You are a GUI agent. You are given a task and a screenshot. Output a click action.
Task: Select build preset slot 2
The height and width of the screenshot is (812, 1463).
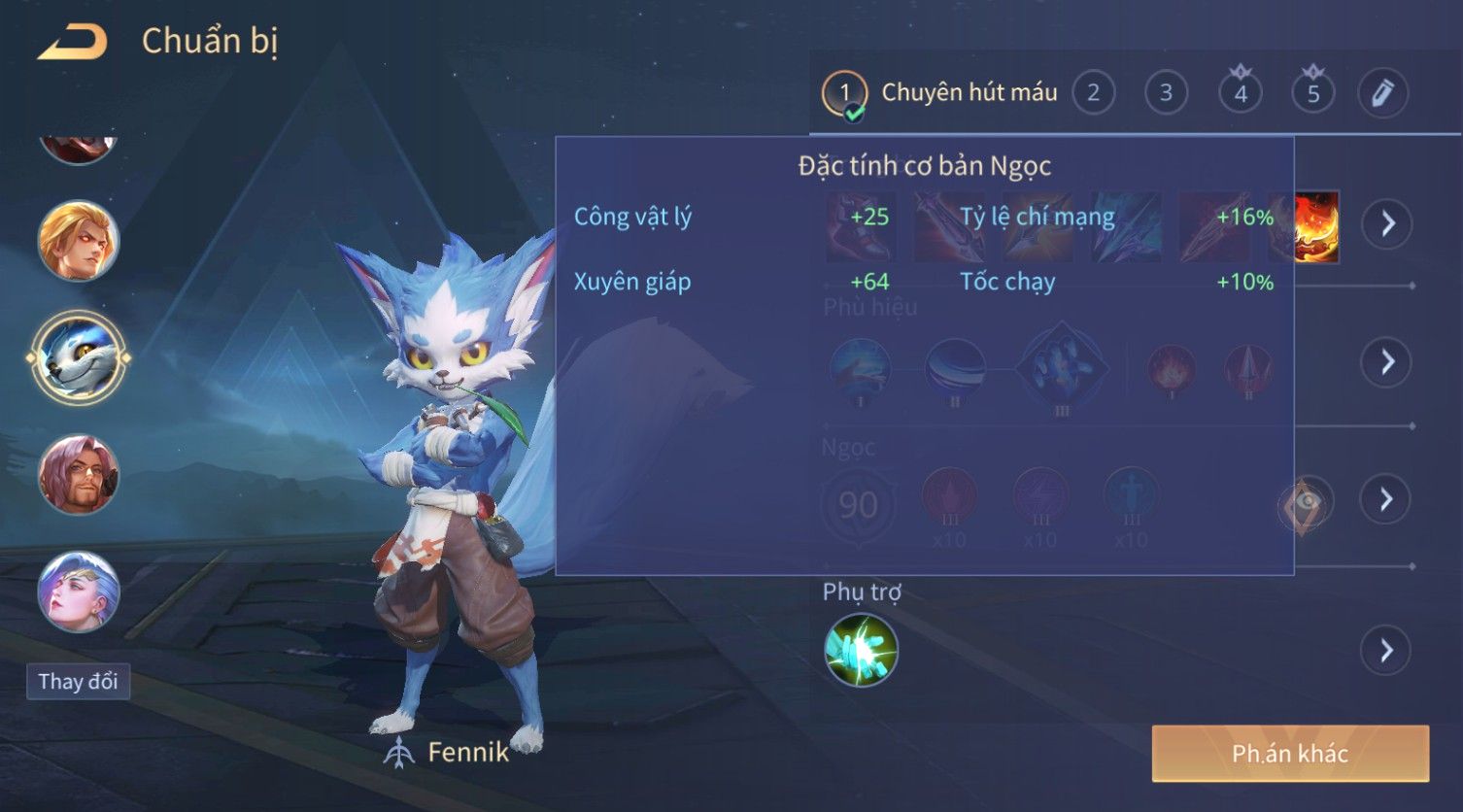(1093, 93)
